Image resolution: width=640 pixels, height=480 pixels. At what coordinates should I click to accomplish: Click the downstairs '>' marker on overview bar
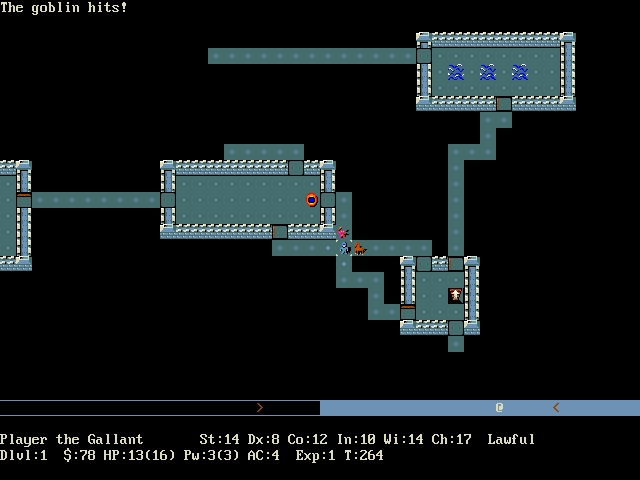coord(259,408)
